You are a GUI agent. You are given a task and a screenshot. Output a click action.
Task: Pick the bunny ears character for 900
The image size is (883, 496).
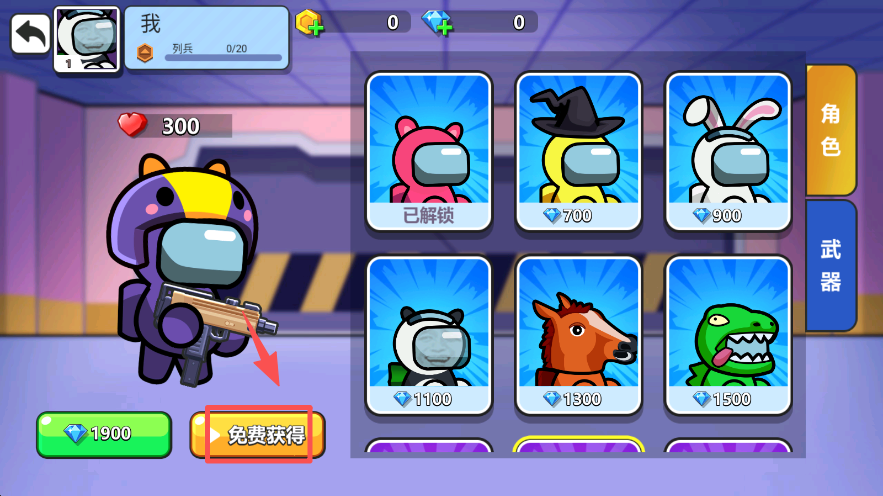pos(728,151)
